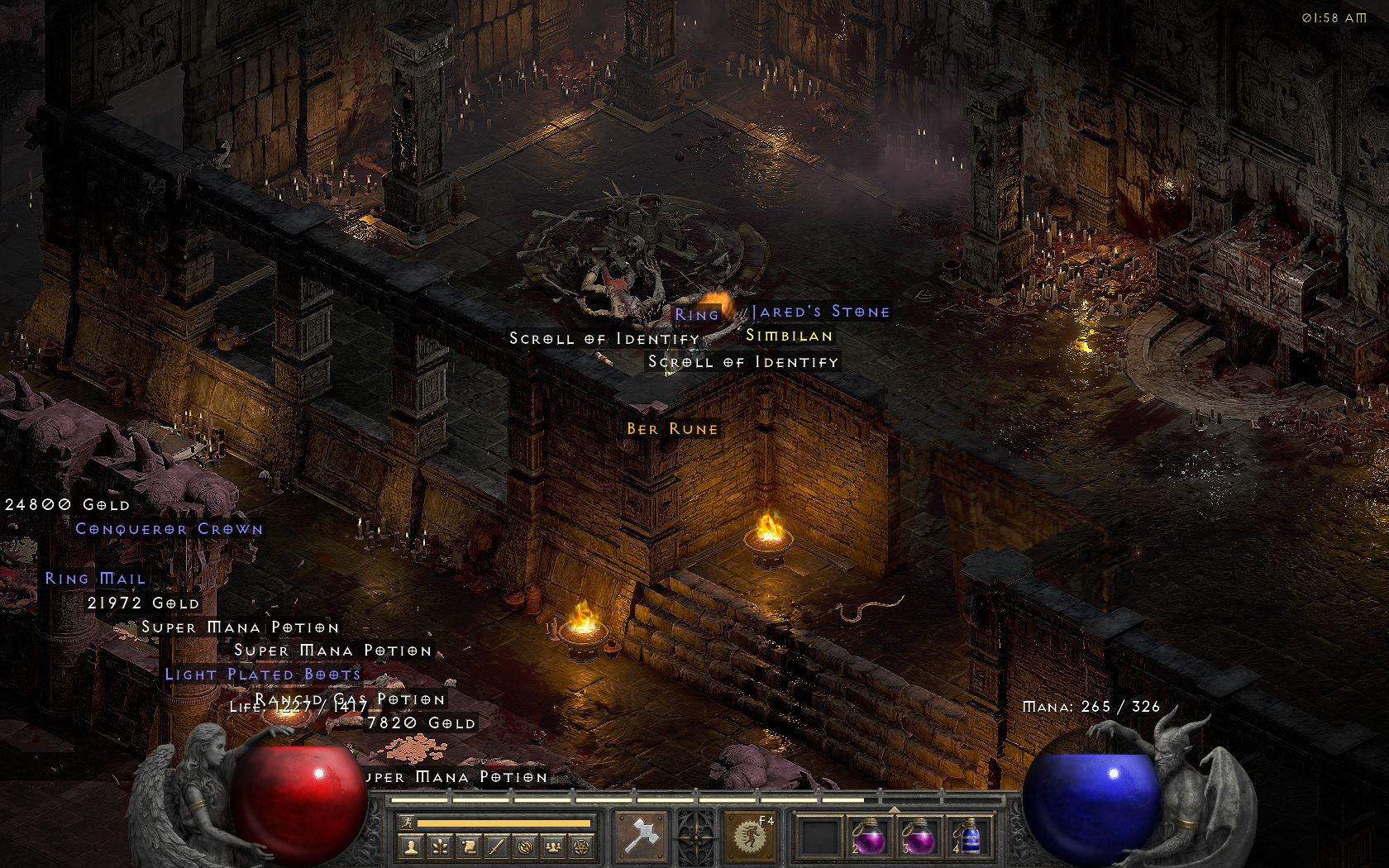Collect the 24800 Gold pile label

(67, 504)
